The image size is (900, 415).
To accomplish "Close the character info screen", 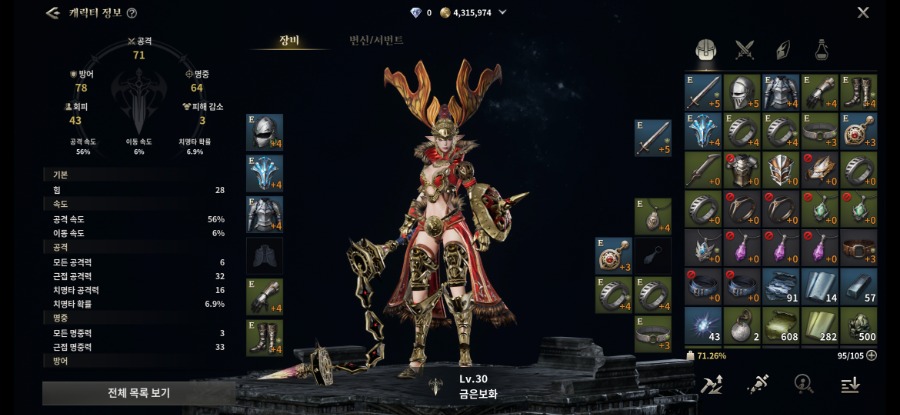I will 863,13.
